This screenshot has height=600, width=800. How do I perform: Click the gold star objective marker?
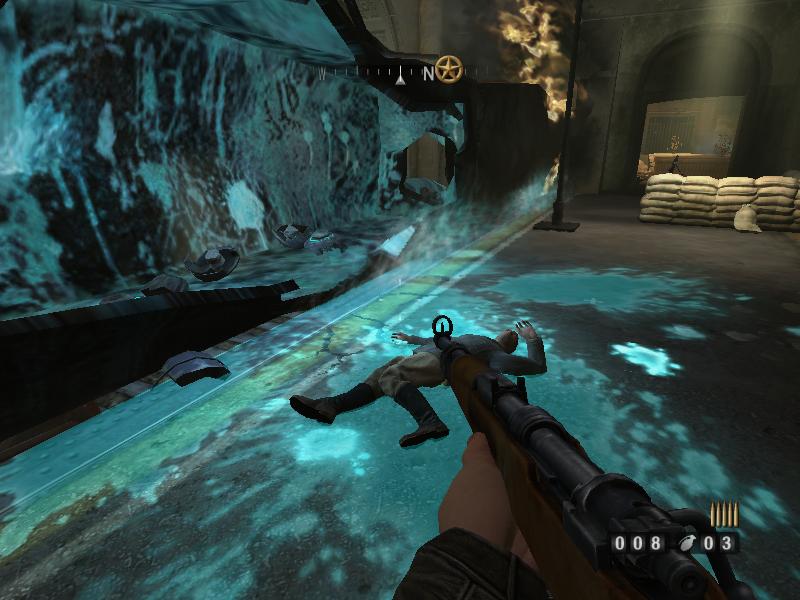point(449,70)
